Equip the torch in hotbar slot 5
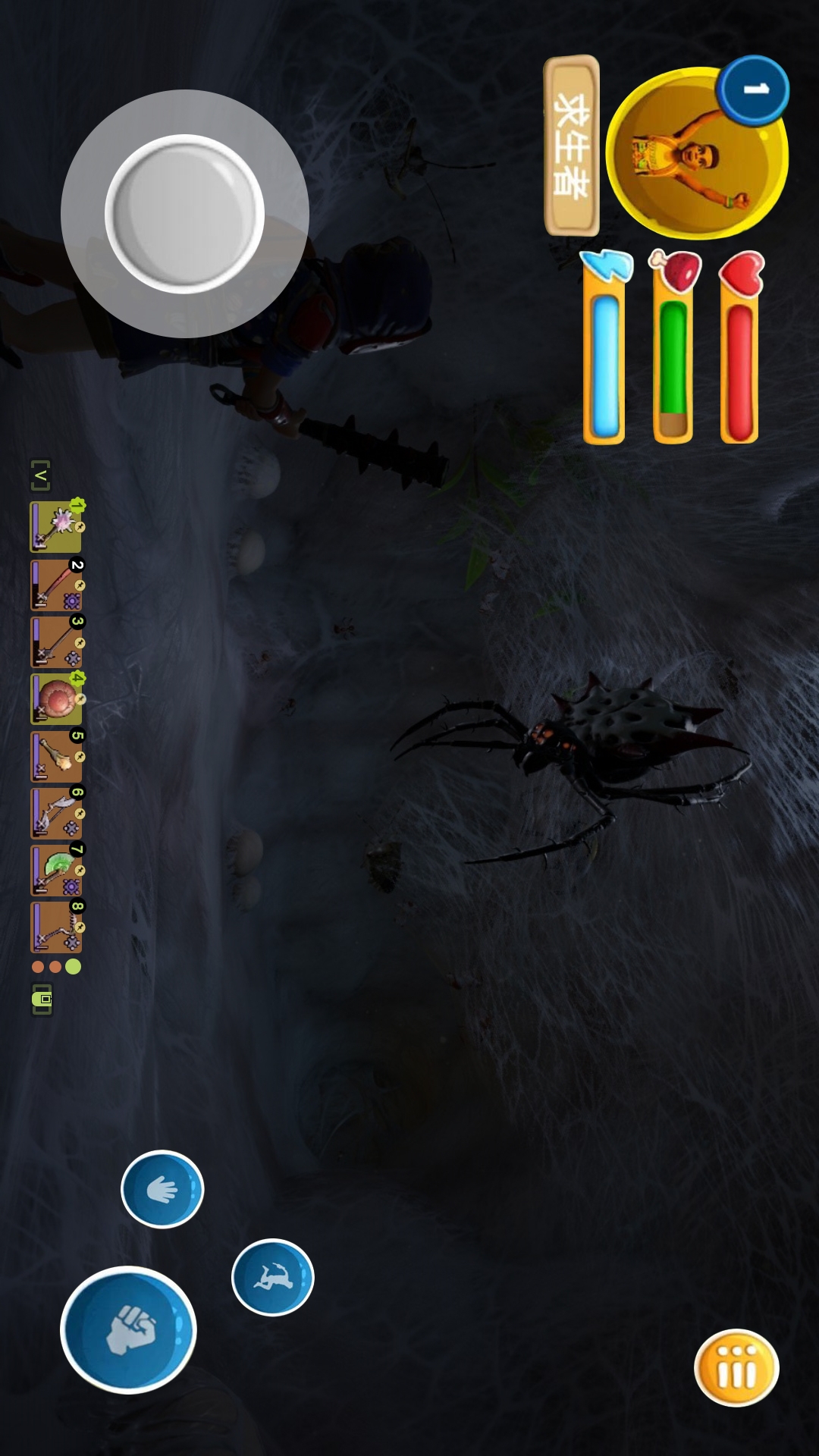This screenshot has width=819, height=1456. click(56, 756)
